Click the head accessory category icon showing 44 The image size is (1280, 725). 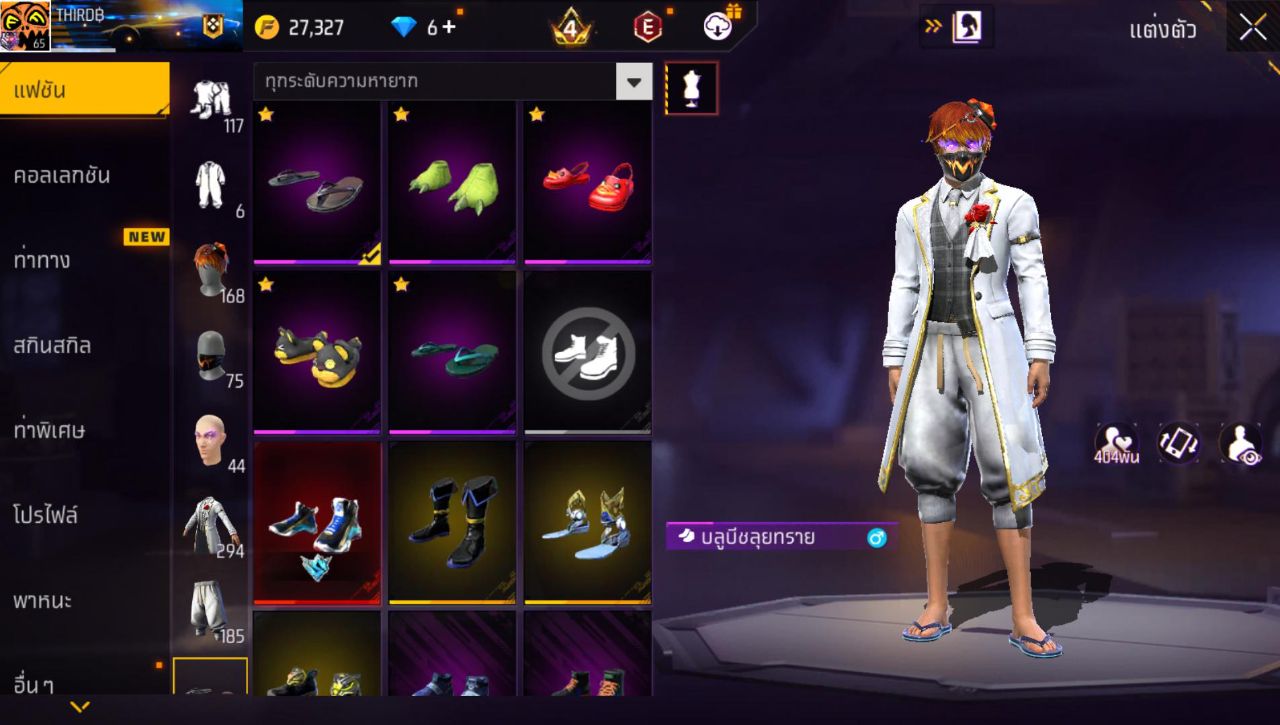(211, 437)
